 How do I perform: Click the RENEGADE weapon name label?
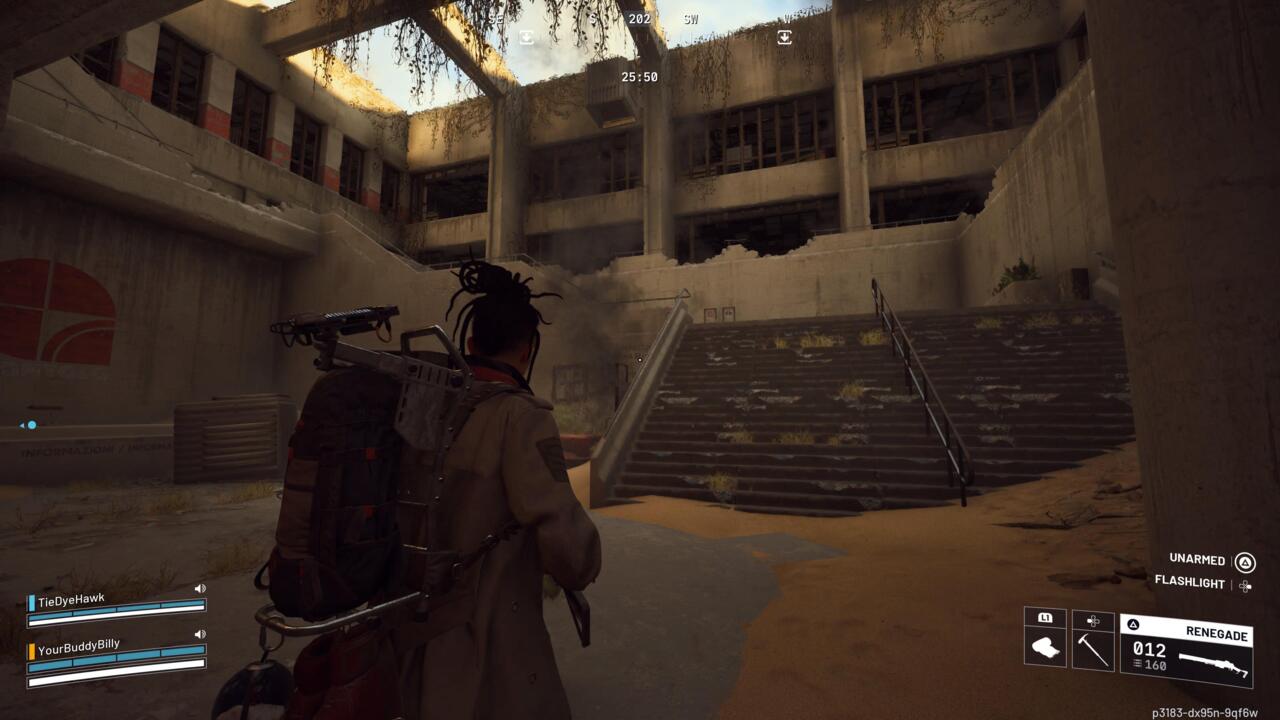1217,634
